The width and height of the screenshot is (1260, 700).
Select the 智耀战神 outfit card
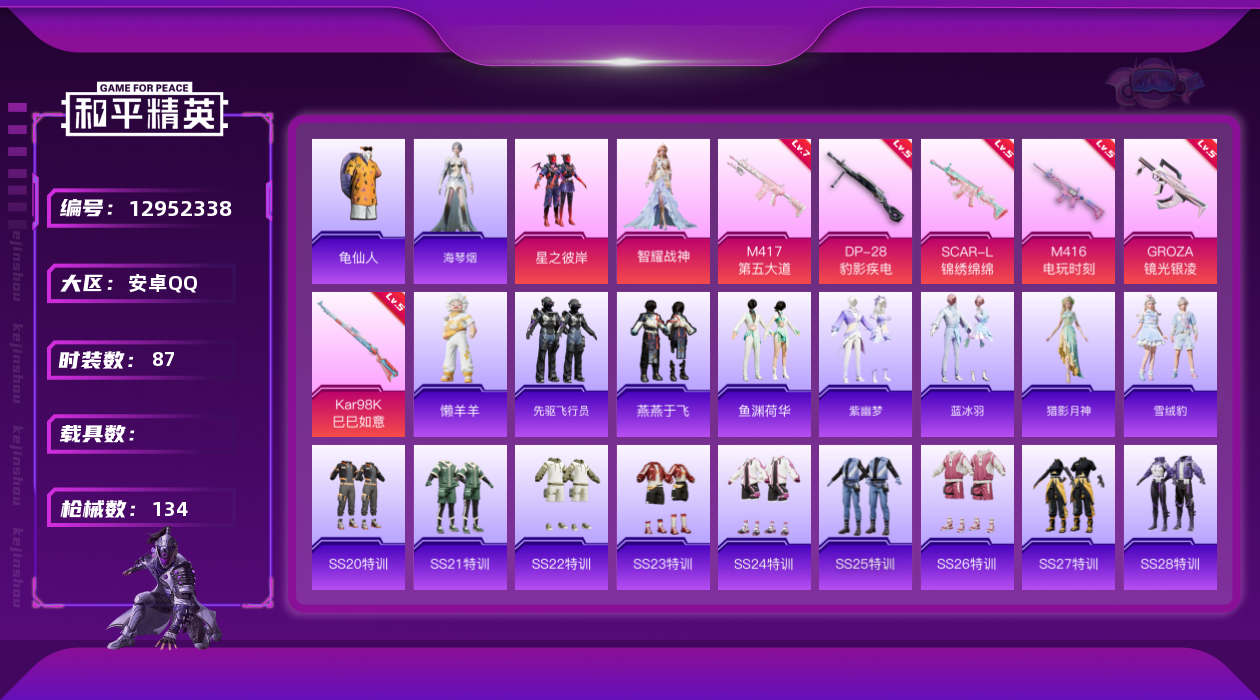click(x=663, y=211)
